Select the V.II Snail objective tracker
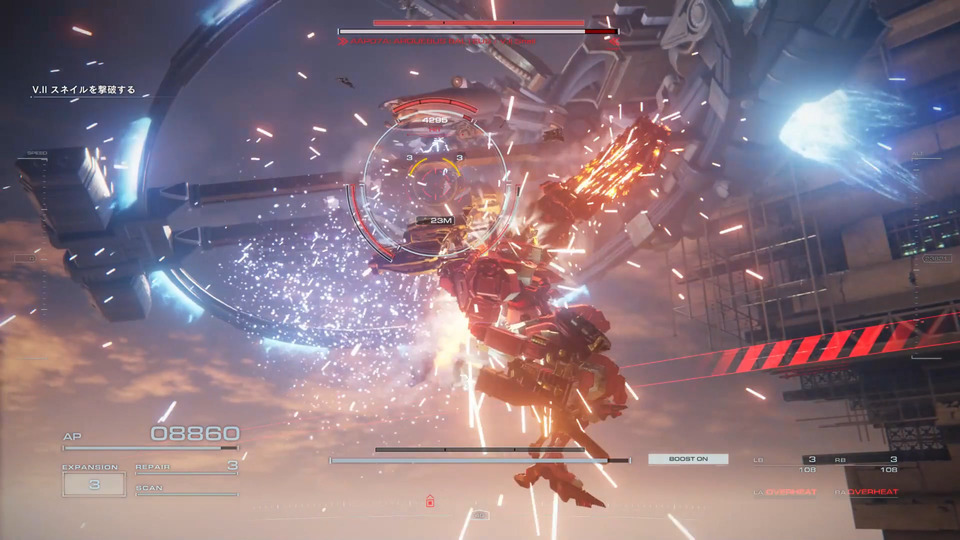Screen dimensions: 960x540 pyautogui.click(x=83, y=90)
